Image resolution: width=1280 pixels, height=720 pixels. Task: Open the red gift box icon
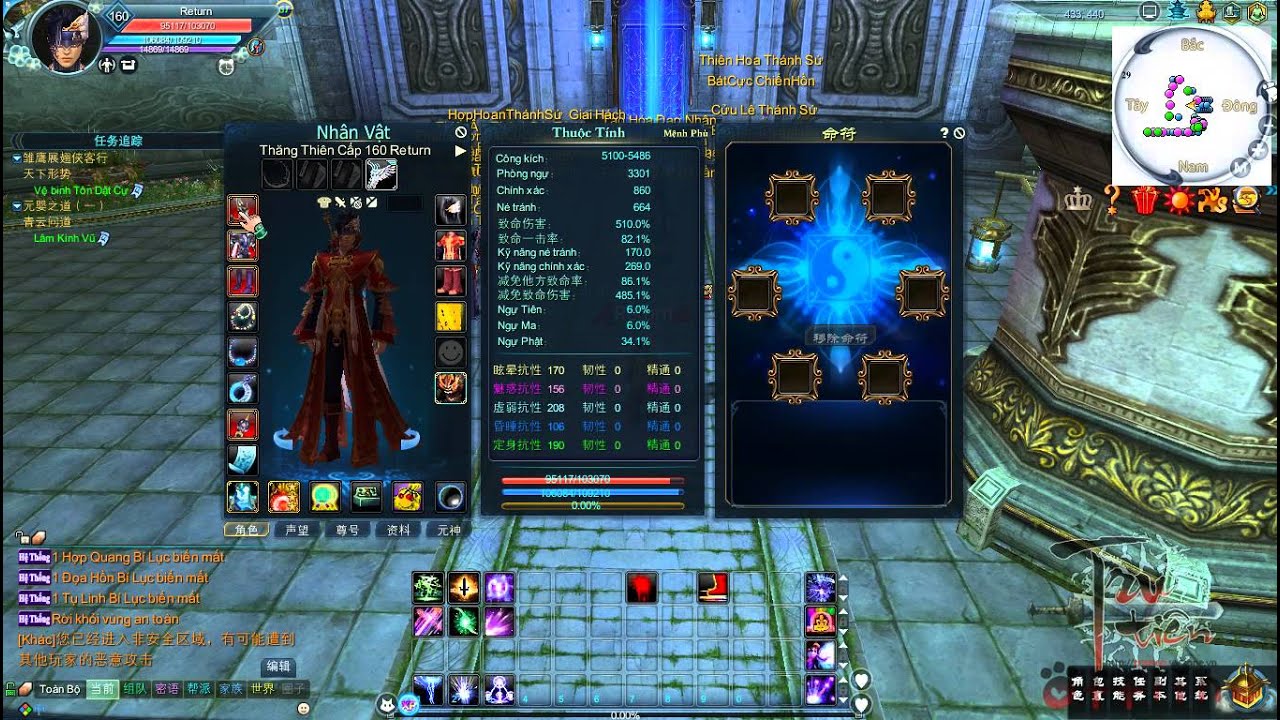[1143, 201]
